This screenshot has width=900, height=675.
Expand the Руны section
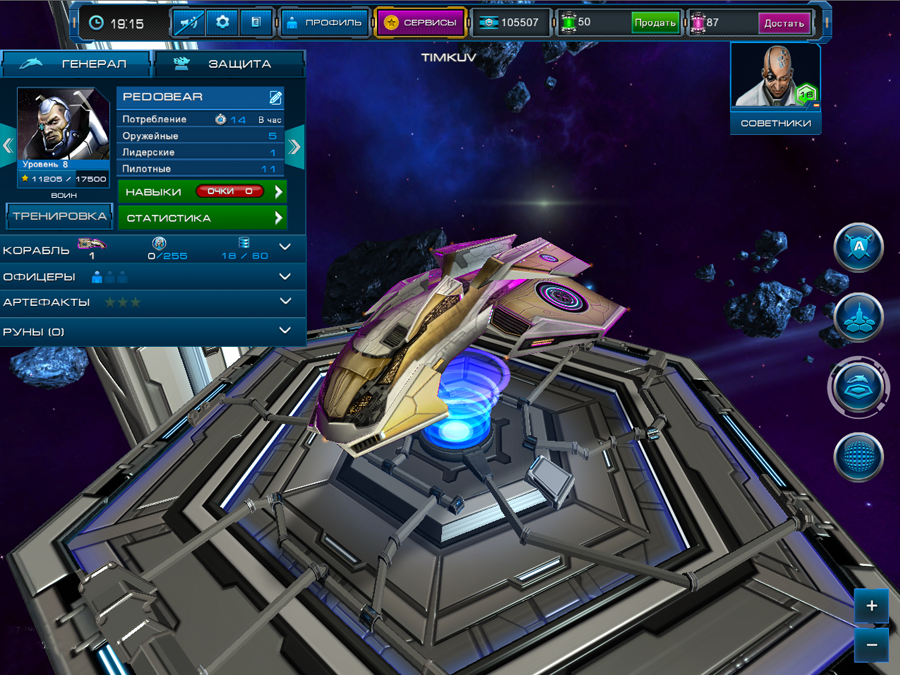[285, 331]
